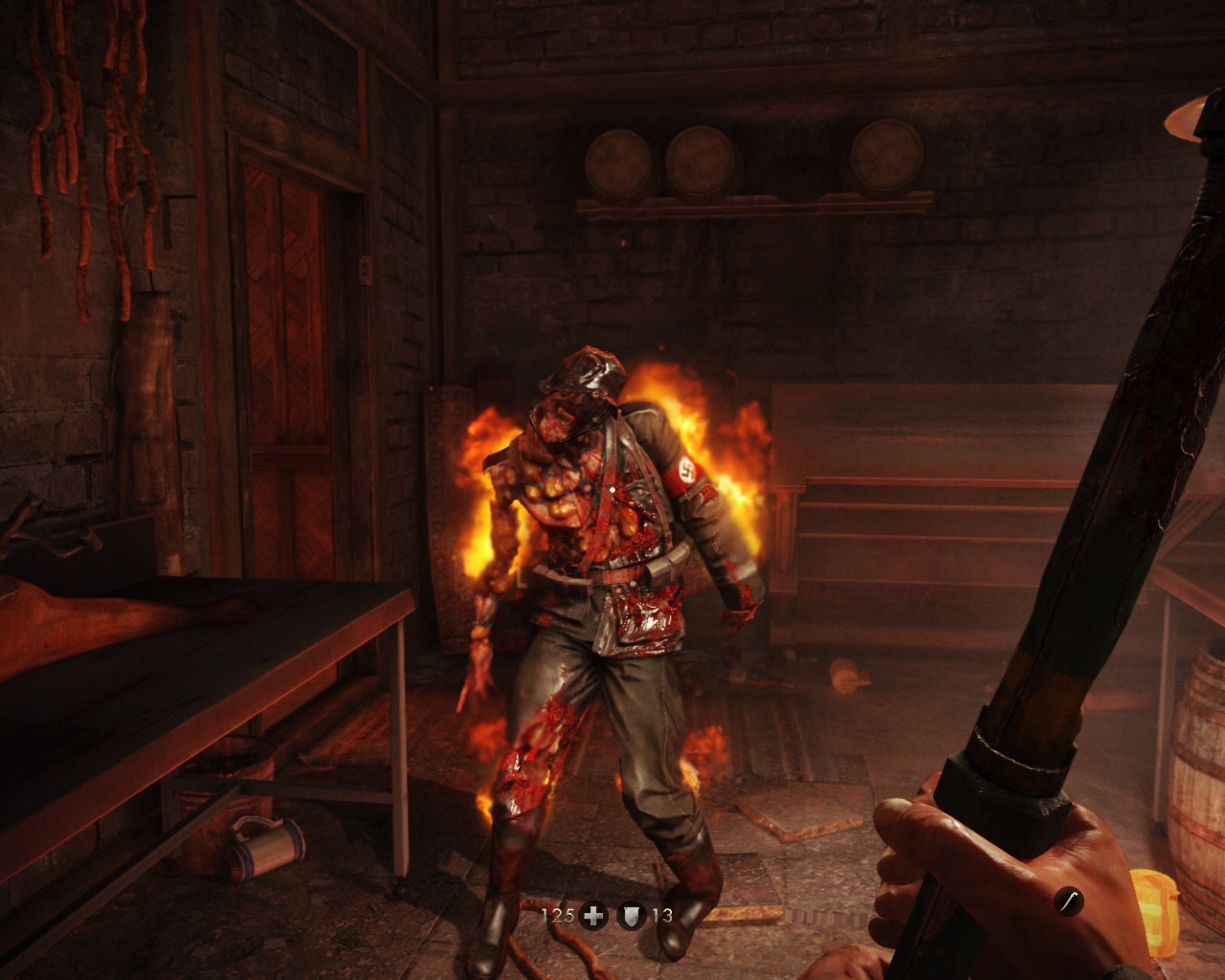Select the health cross icon
Screen dimensions: 1225x980
(x=594, y=916)
